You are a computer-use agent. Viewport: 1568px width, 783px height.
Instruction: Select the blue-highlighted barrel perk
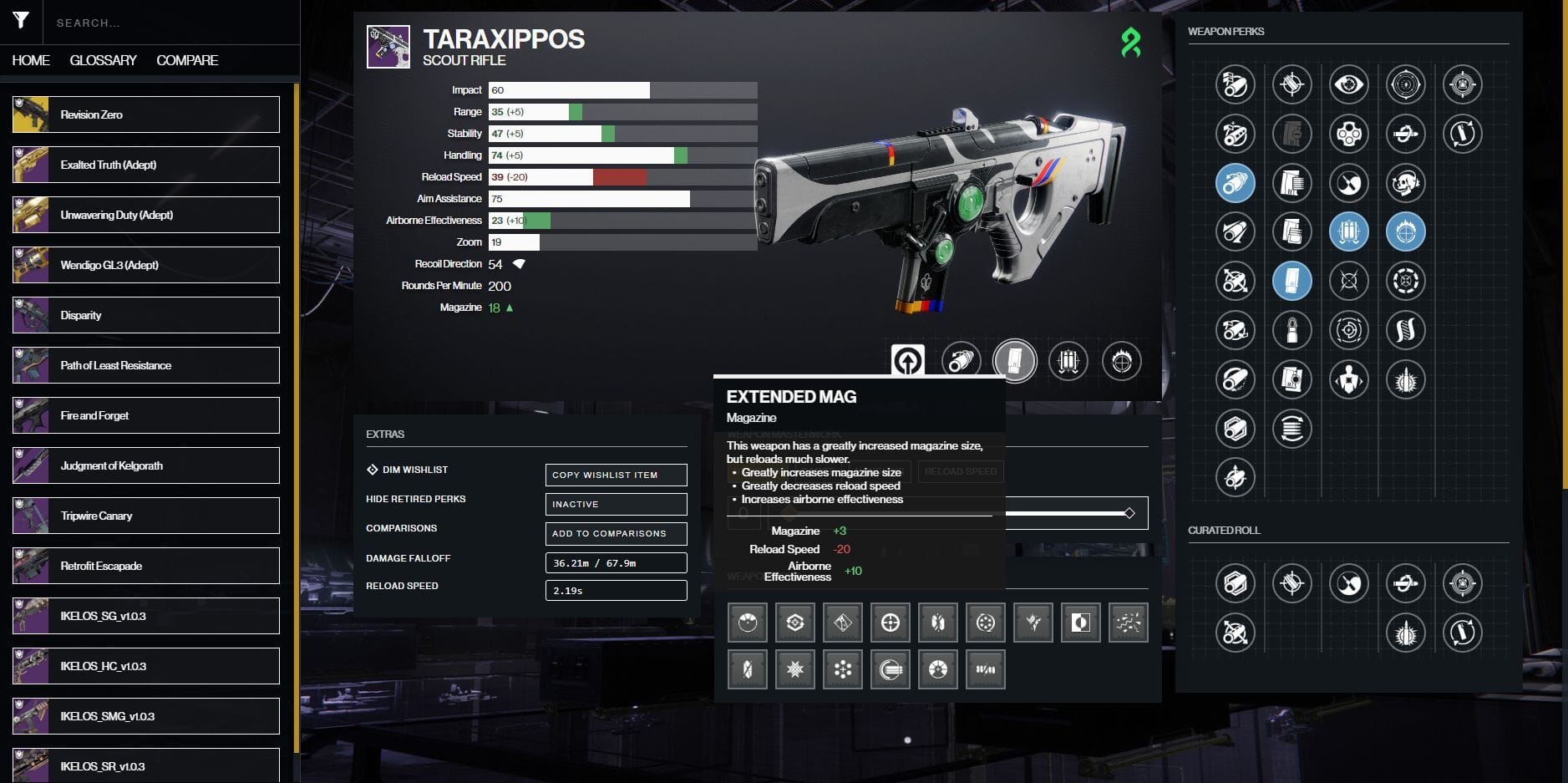pyautogui.click(x=1237, y=183)
